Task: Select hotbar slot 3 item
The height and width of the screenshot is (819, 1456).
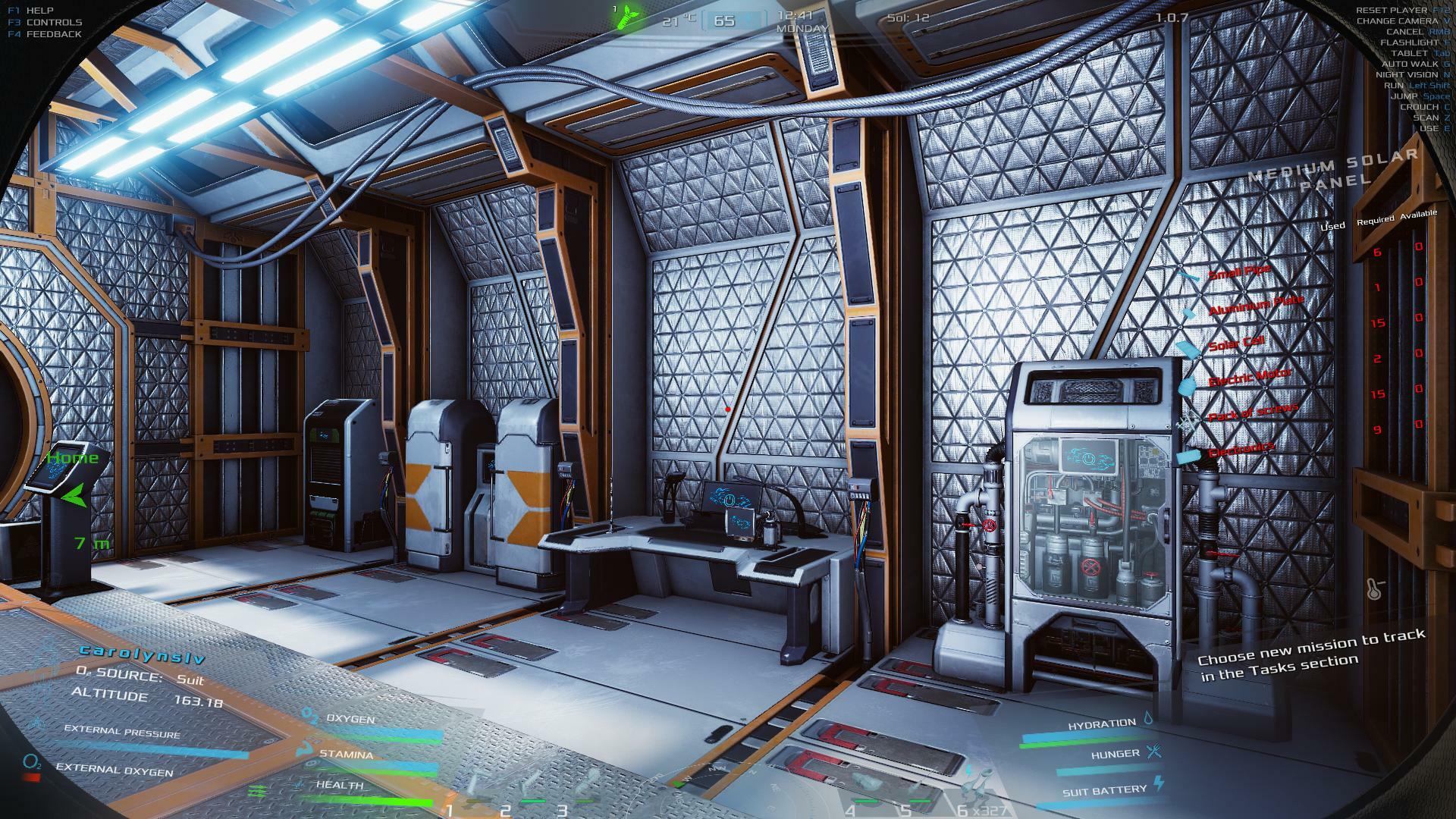Action: [585, 783]
